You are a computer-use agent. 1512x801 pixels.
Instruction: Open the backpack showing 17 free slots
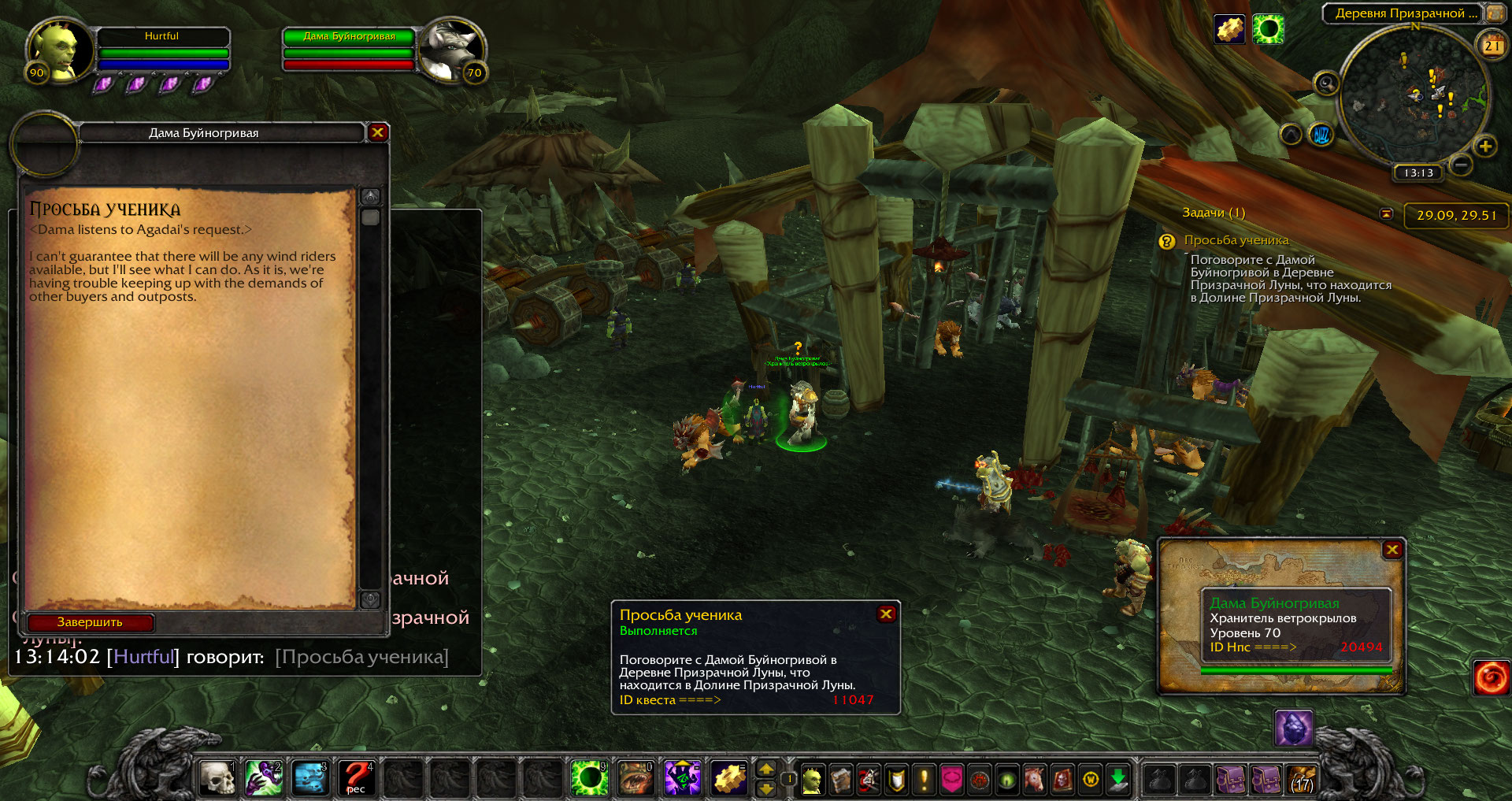(x=1303, y=779)
